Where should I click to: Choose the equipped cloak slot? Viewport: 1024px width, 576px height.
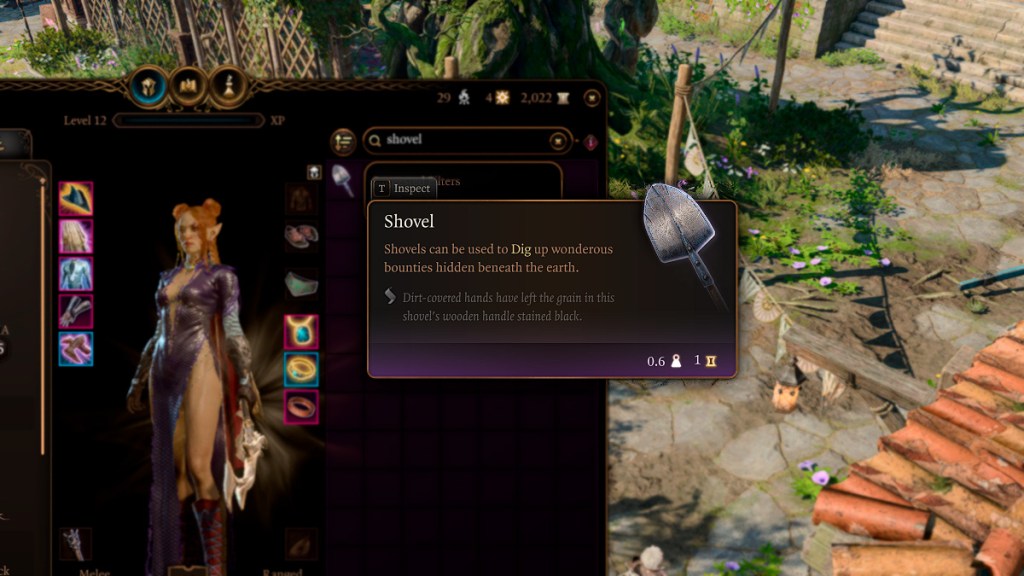point(76,236)
